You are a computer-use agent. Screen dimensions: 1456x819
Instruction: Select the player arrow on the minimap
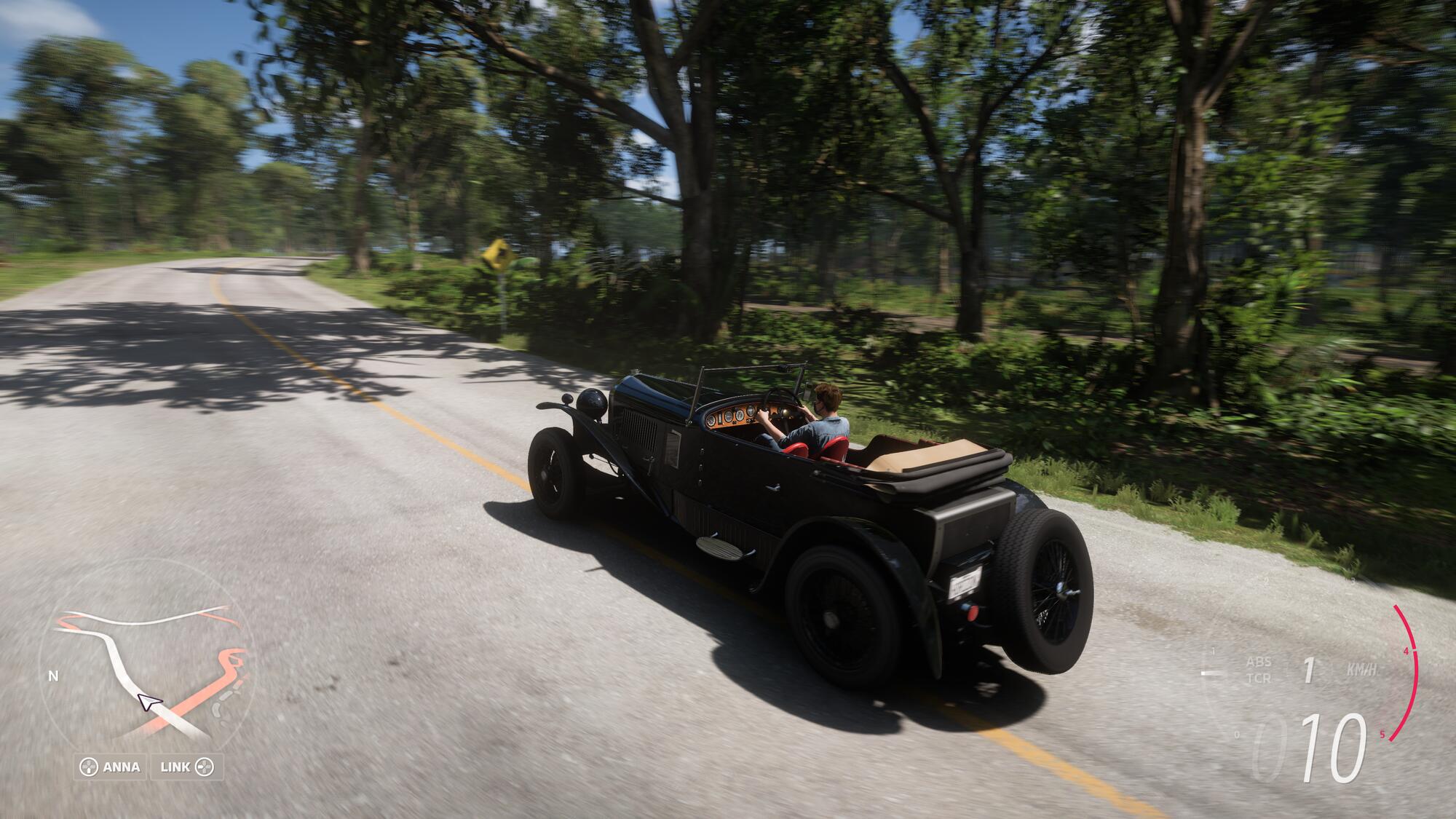click(x=149, y=703)
